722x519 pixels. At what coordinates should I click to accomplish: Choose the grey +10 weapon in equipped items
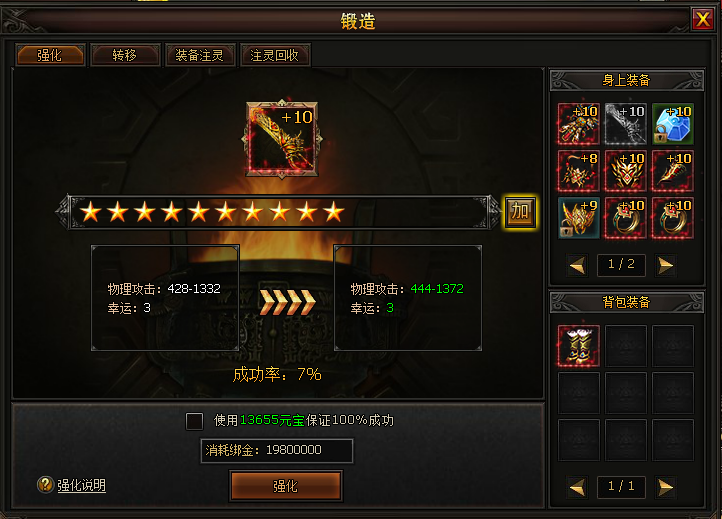pos(626,123)
